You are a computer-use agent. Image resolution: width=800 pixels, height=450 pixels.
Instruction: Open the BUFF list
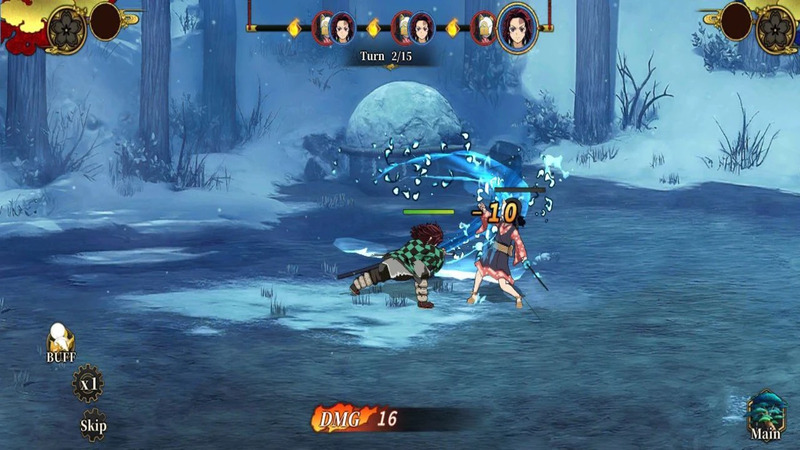click(x=60, y=343)
